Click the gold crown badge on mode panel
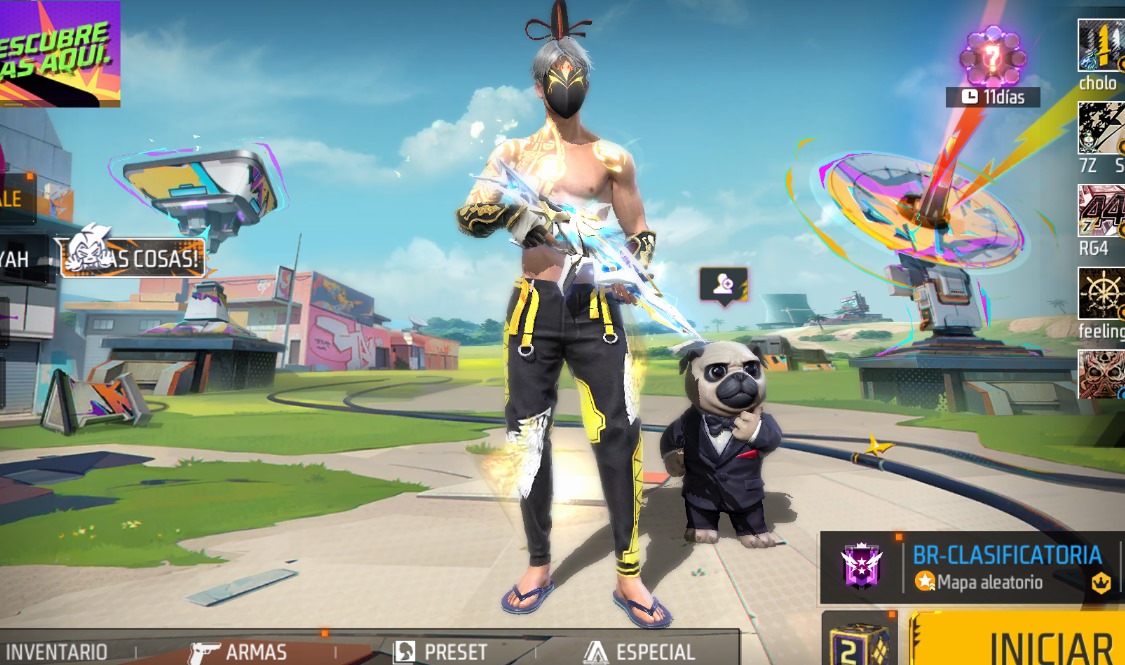This screenshot has height=665, width=1125. (1101, 583)
